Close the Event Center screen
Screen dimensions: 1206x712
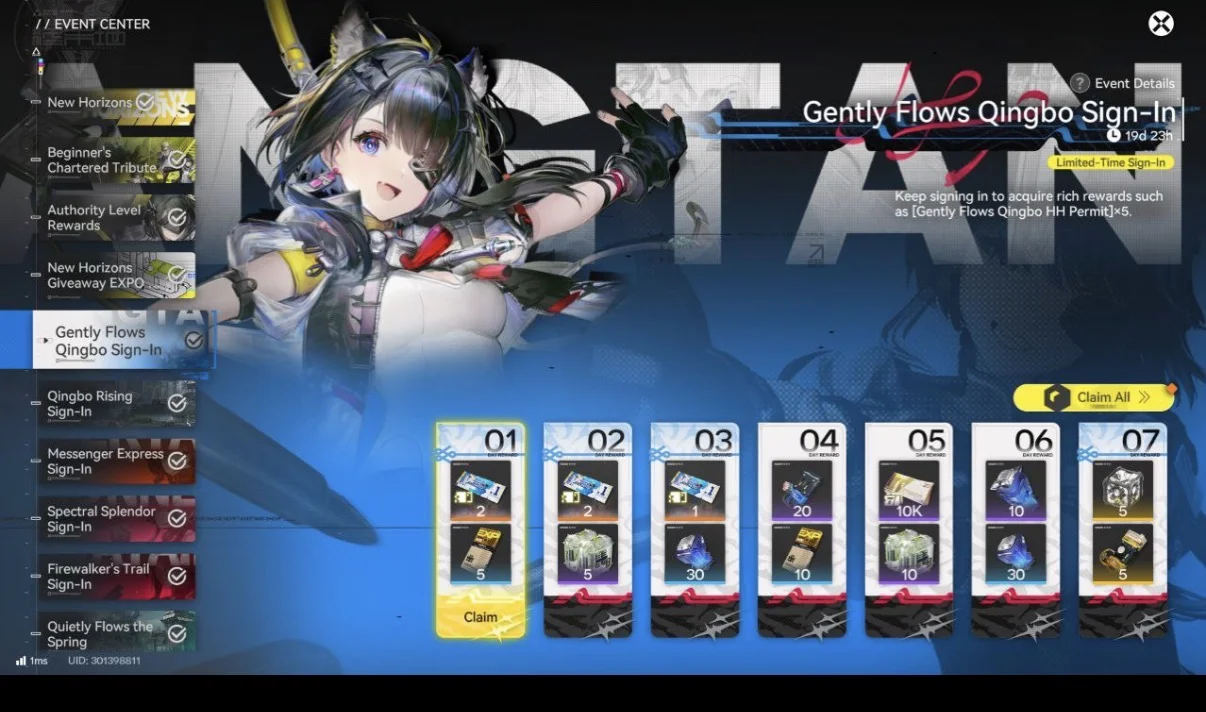1161,23
